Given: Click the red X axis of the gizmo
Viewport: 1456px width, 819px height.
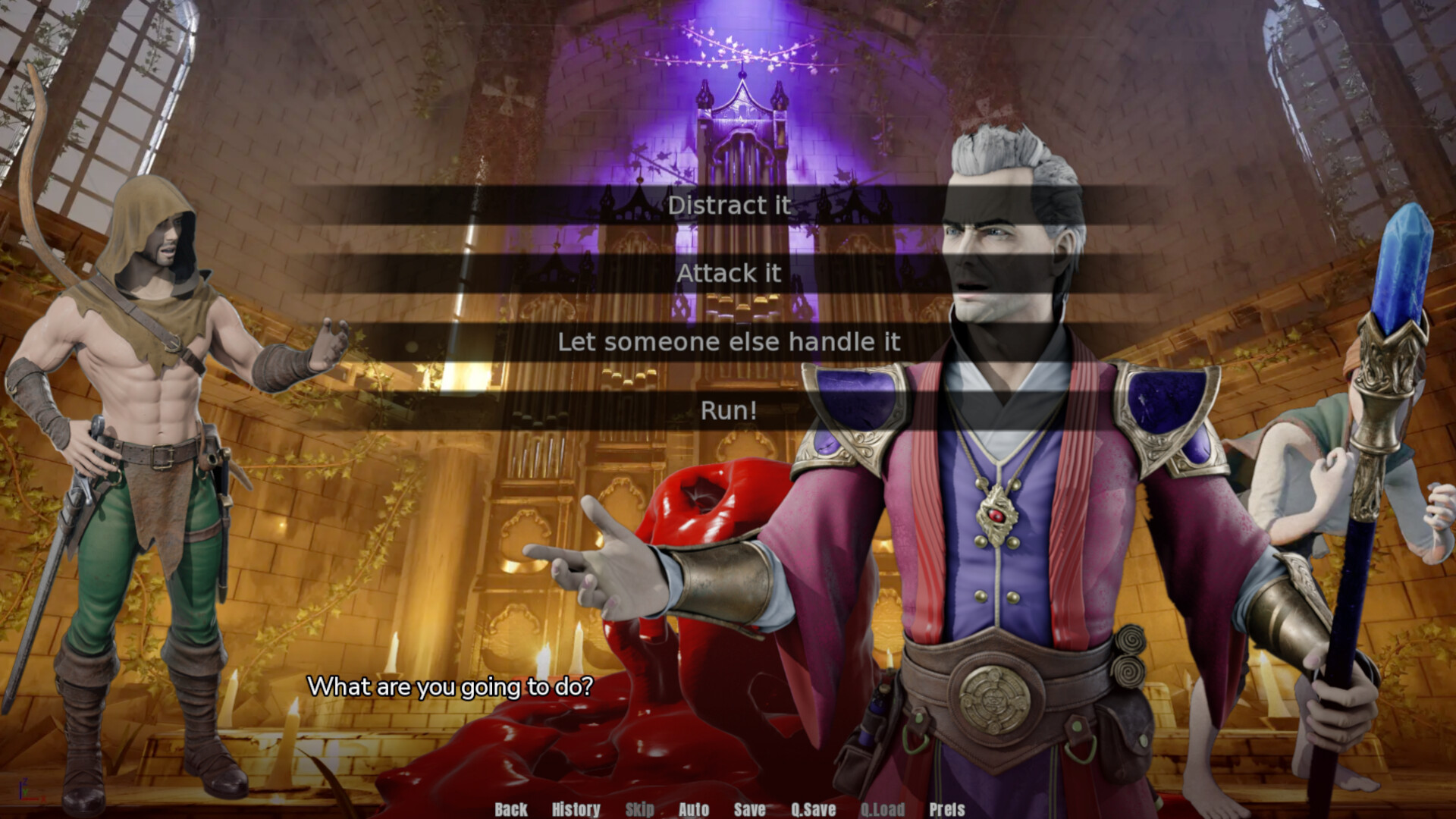Looking at the screenshot, I should [x=31, y=799].
